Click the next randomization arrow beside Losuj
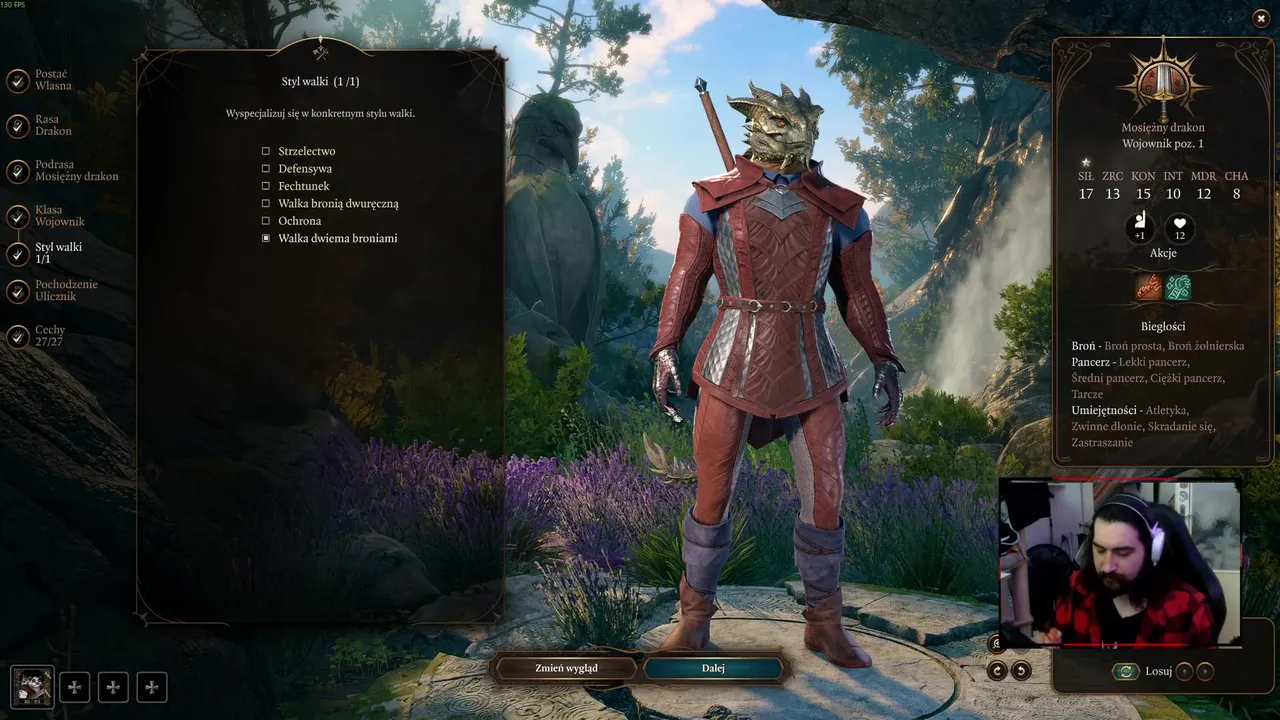This screenshot has width=1280, height=720. coord(1206,672)
